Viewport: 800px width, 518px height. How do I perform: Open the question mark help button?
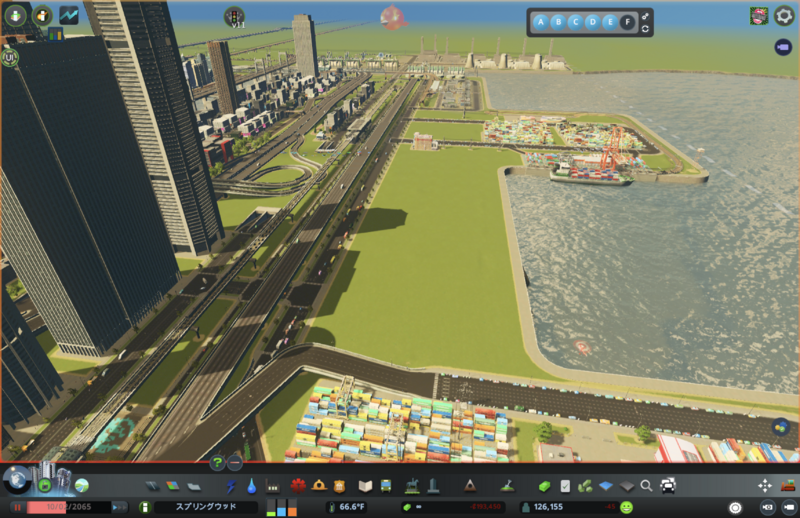tap(217, 462)
